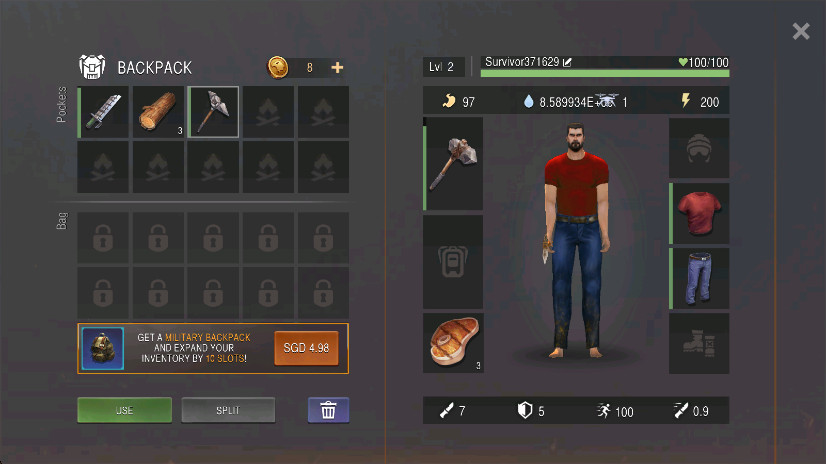The height and width of the screenshot is (464, 826).
Task: Add more coins with plus button
Action: pyautogui.click(x=337, y=68)
